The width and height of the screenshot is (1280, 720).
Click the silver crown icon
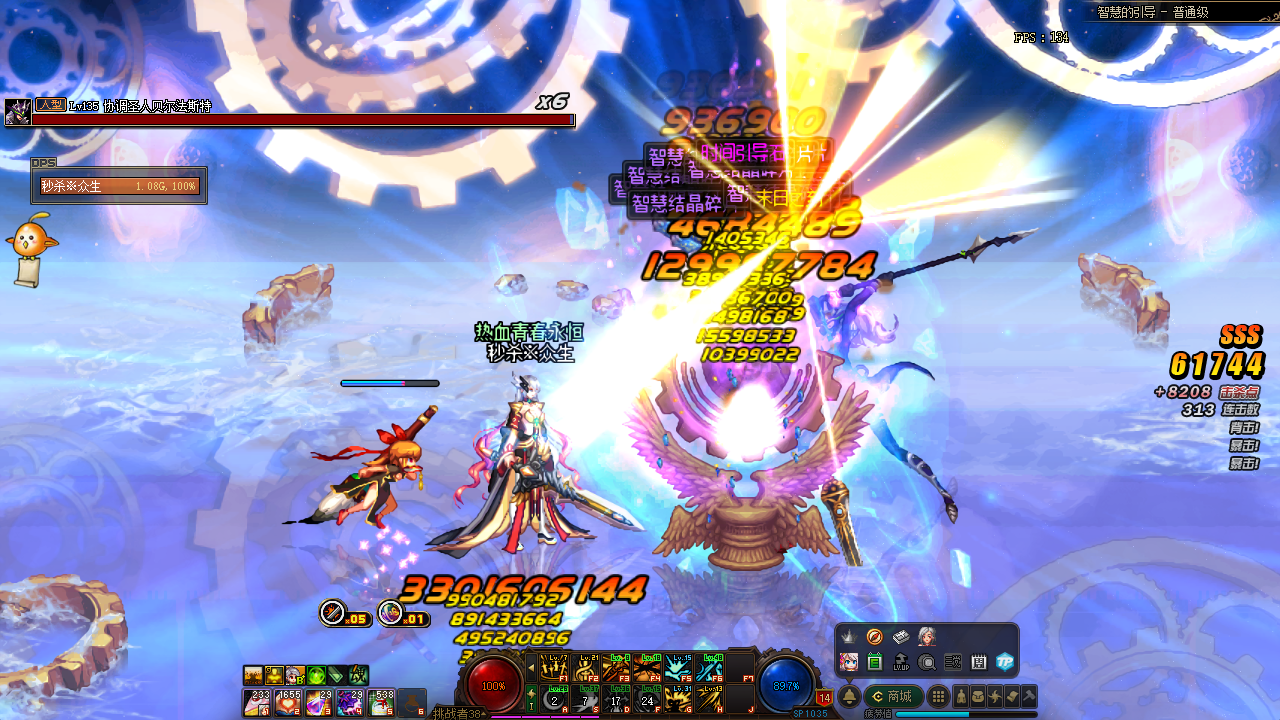pos(849,636)
